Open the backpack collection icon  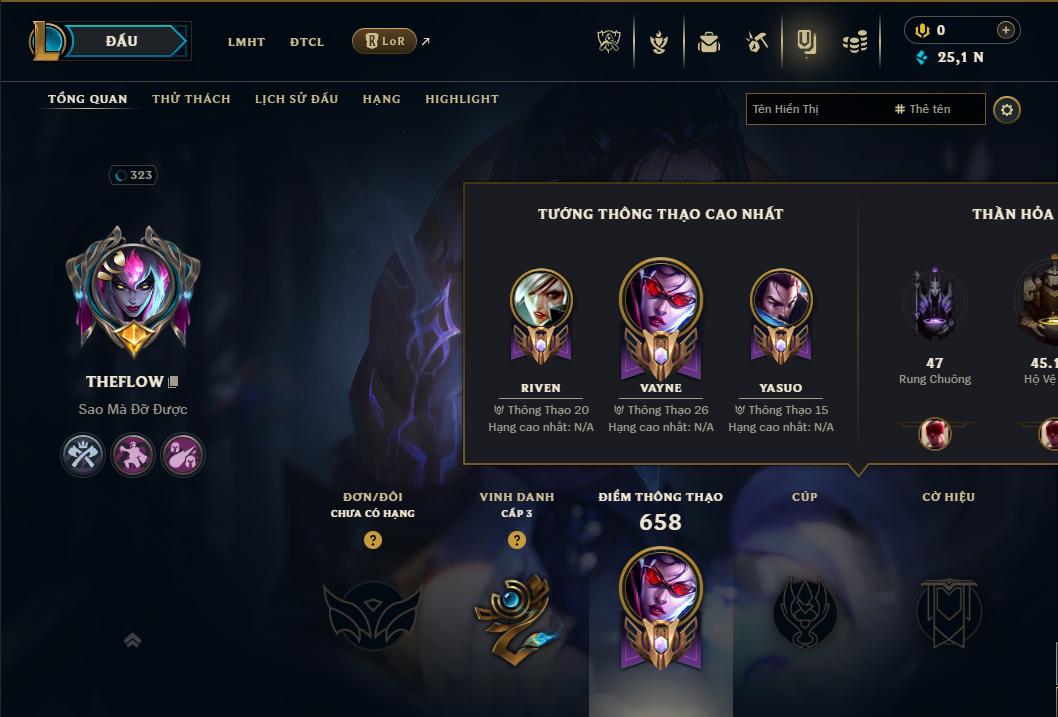(x=709, y=42)
